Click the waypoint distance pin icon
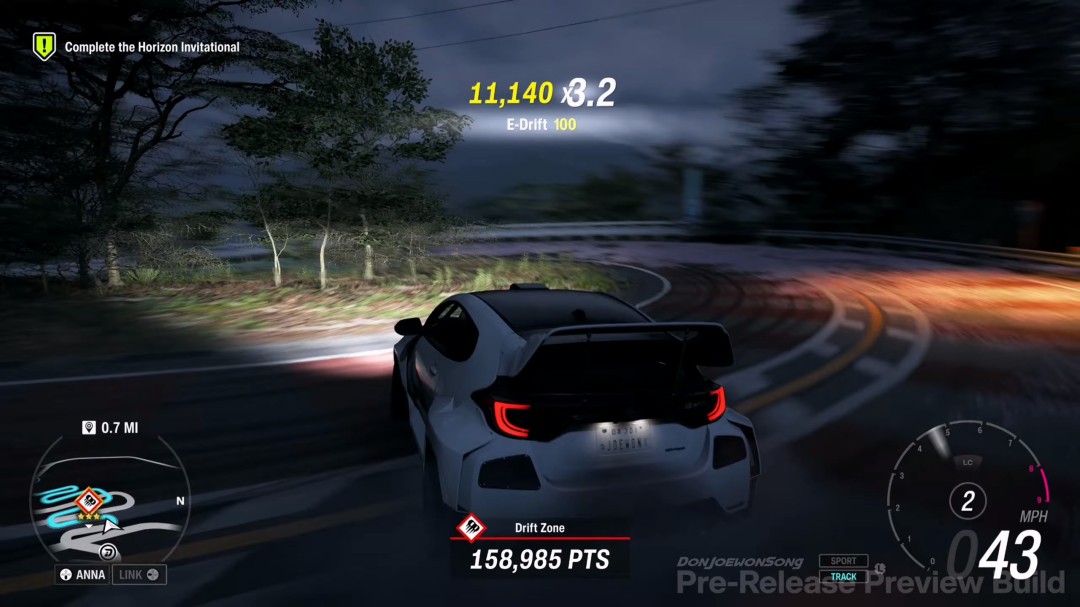The image size is (1080, 607). (88, 428)
